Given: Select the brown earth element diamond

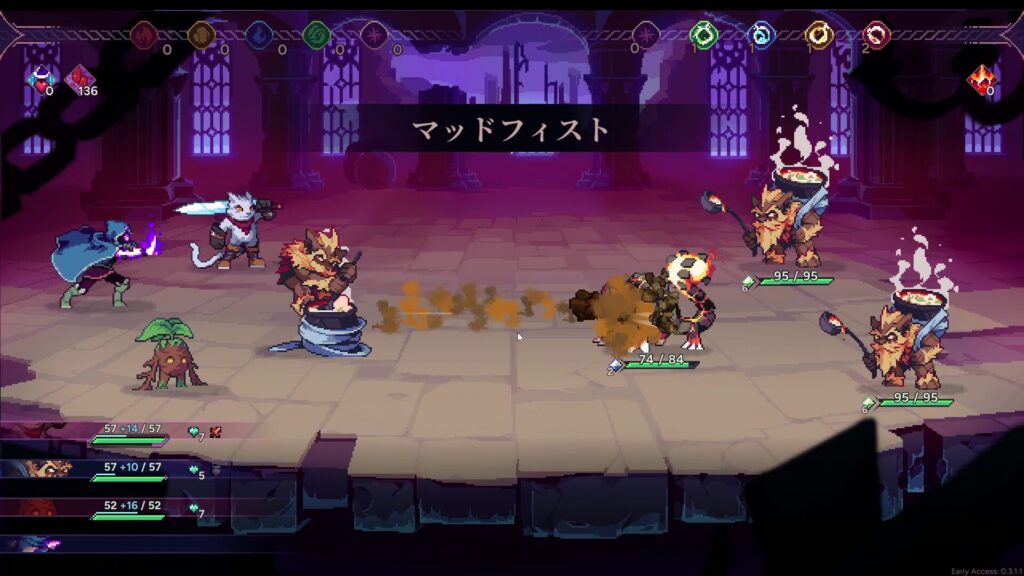Looking at the screenshot, I should (x=202, y=36).
